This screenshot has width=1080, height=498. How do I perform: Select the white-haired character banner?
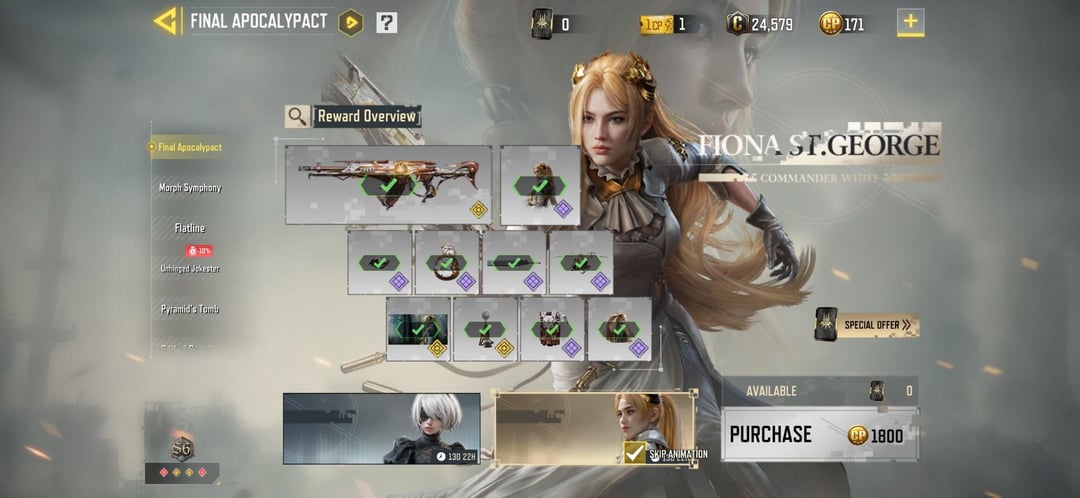pos(381,429)
